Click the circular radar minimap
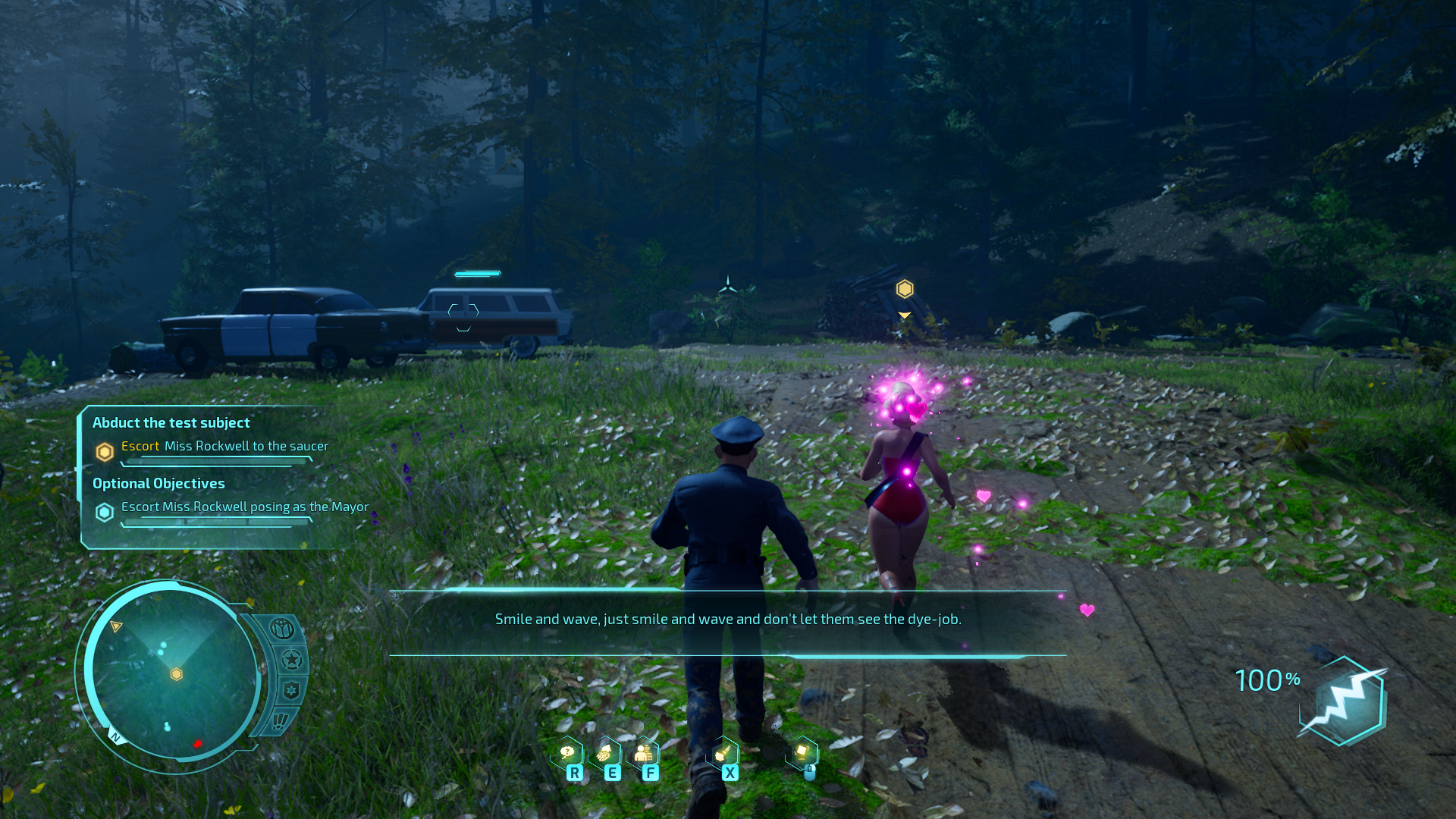The image size is (1456, 819). point(173,673)
